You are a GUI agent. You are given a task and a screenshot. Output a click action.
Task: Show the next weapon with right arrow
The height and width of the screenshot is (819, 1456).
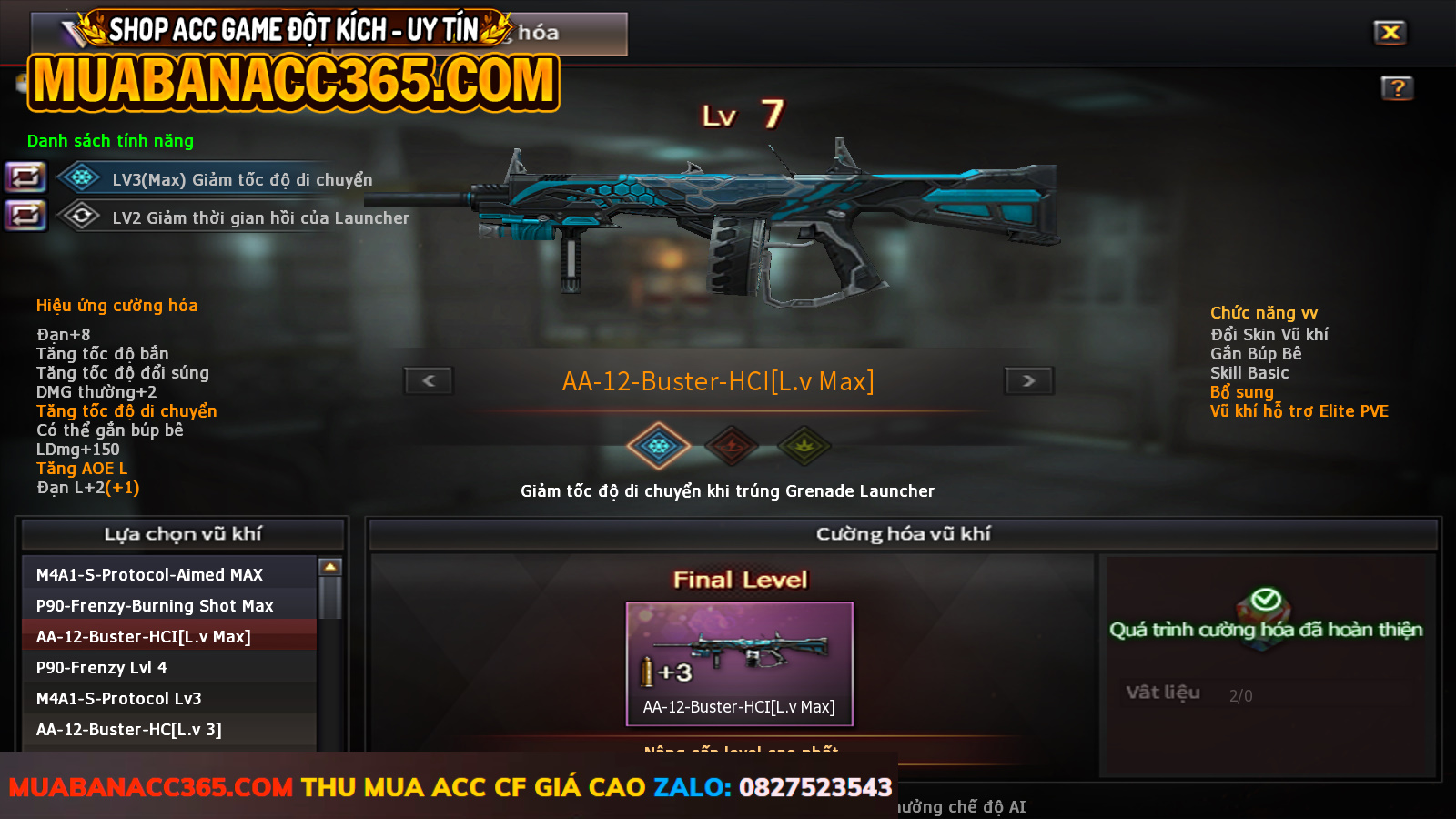(x=1028, y=380)
